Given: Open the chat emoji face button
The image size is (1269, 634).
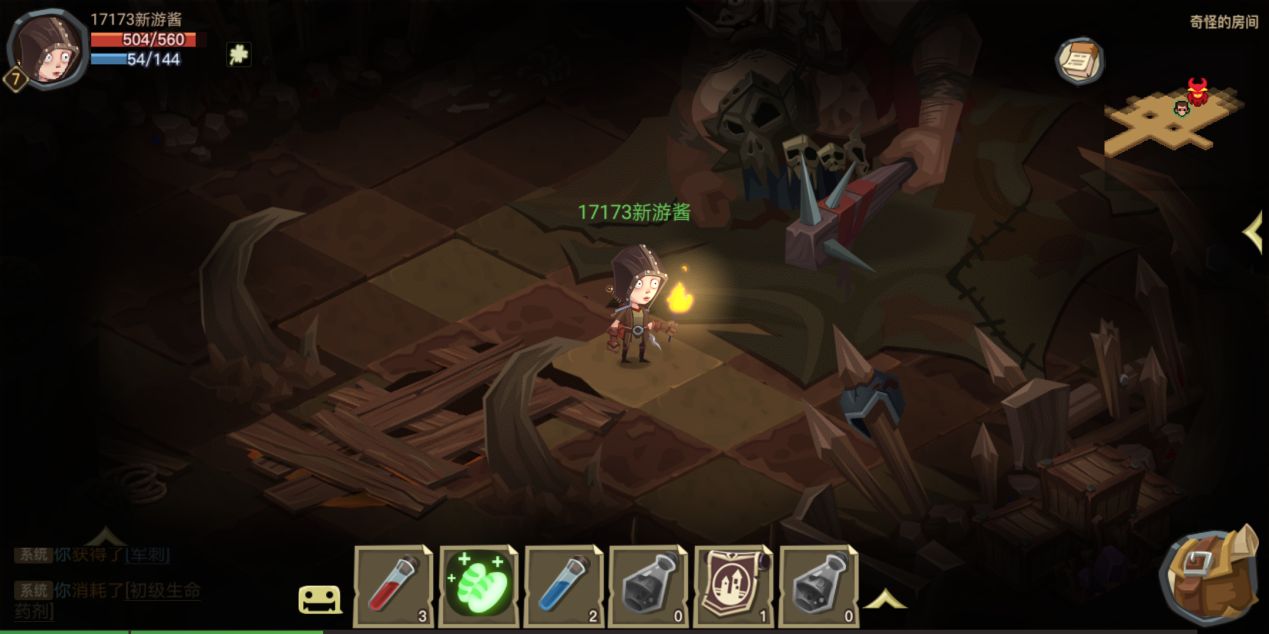Looking at the screenshot, I should 320,599.
